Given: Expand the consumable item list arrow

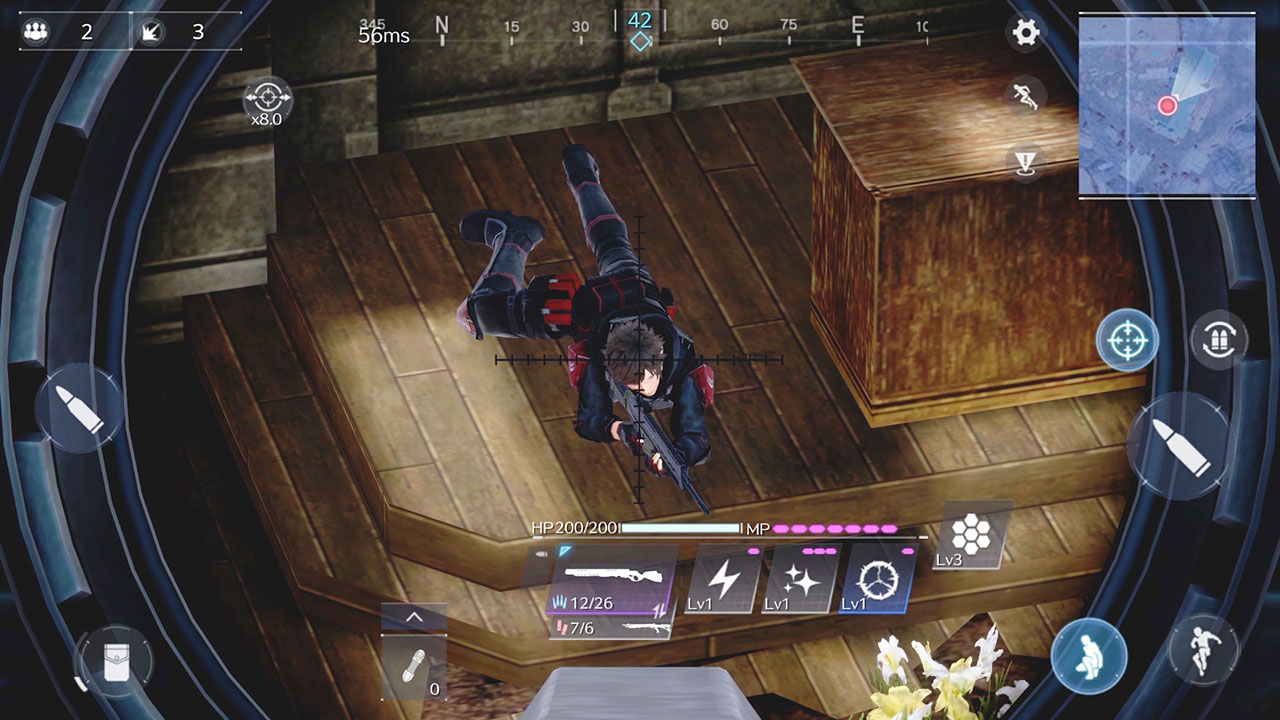Looking at the screenshot, I should pyautogui.click(x=413, y=618).
